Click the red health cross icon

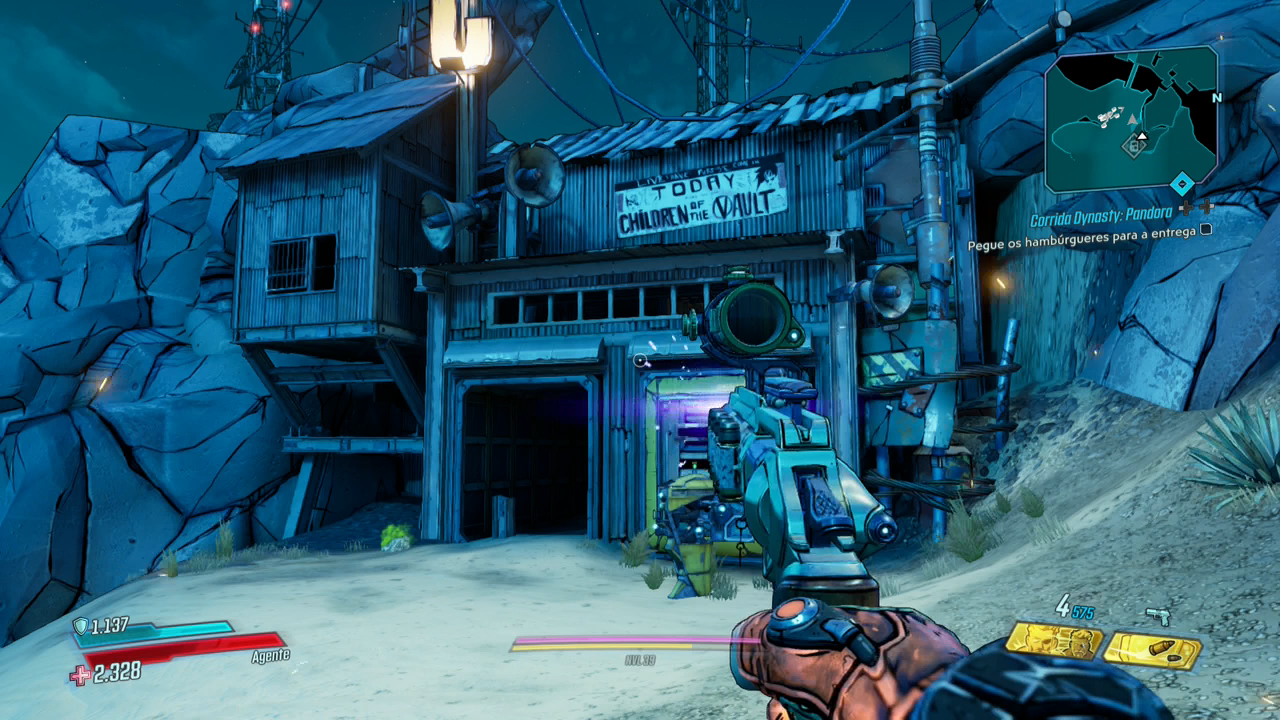[80, 676]
